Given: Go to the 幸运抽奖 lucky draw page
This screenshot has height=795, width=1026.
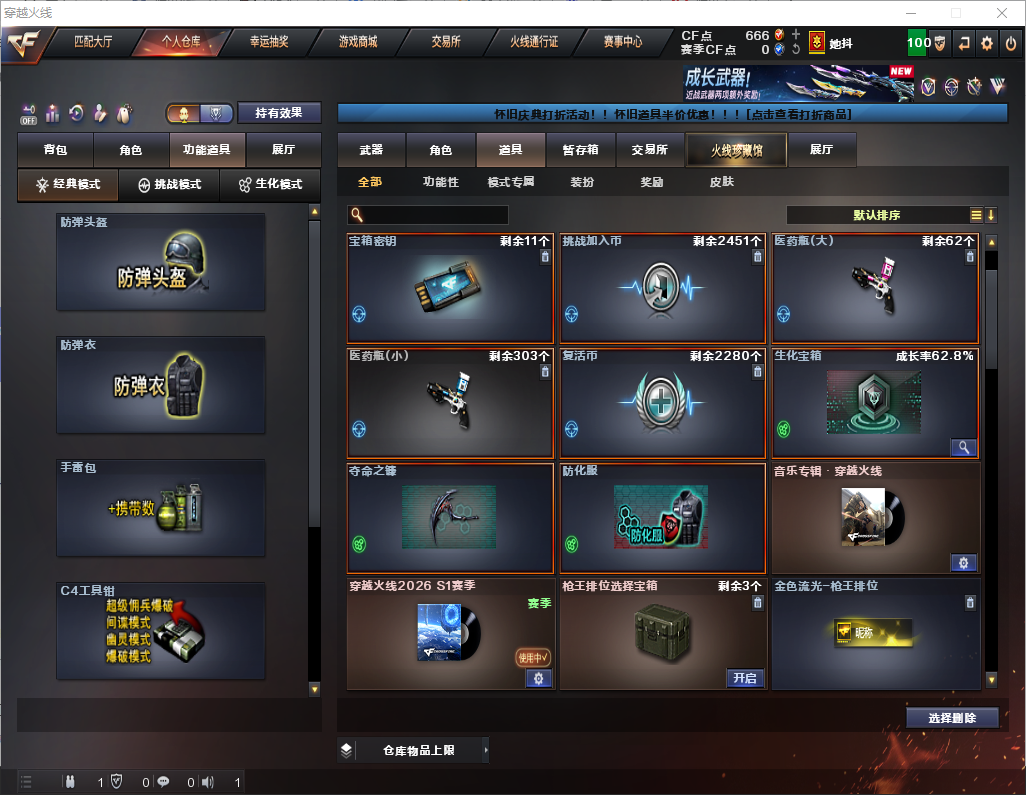Looking at the screenshot, I should coord(269,42).
